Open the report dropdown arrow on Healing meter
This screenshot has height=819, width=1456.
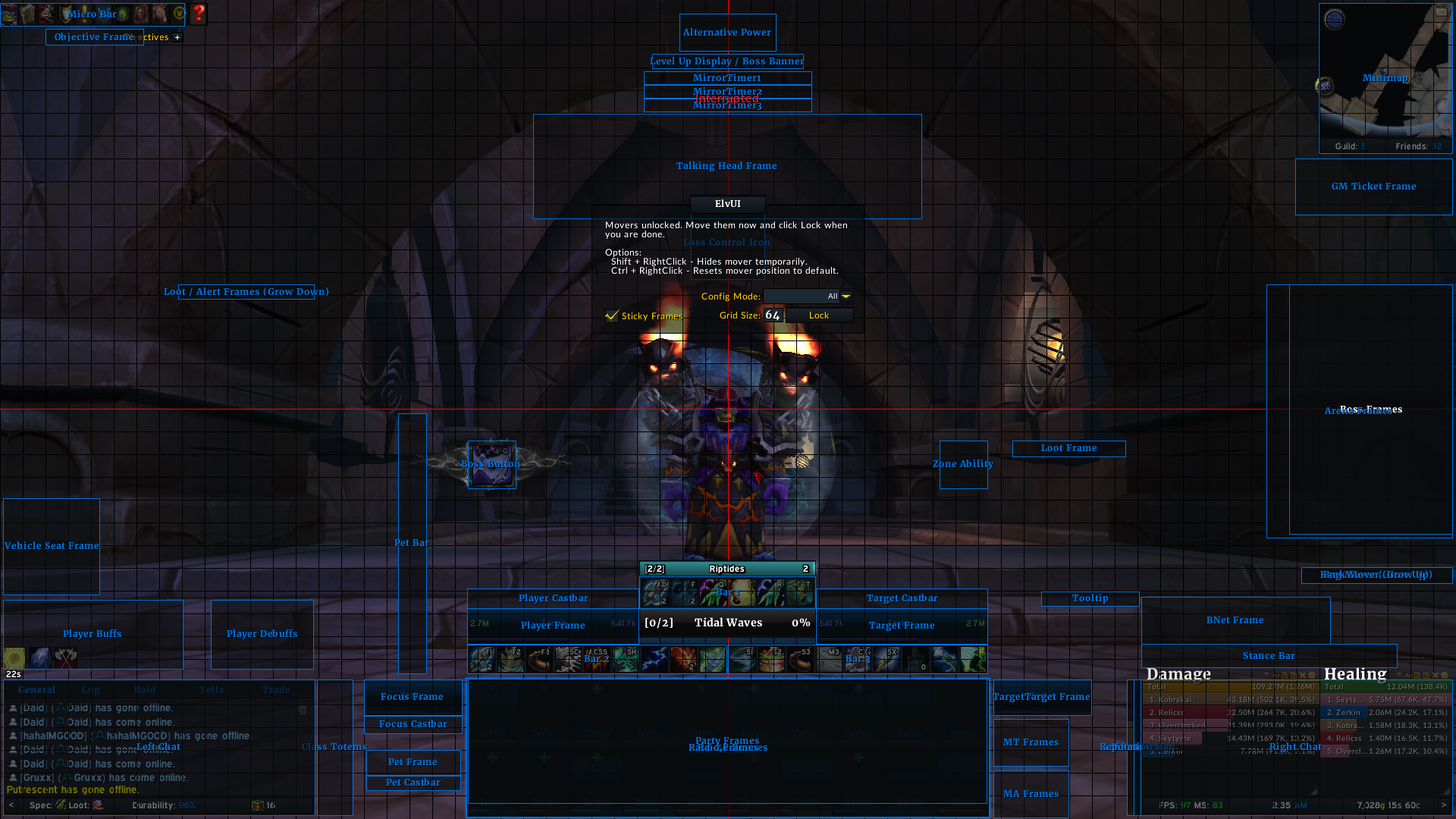(x=1400, y=674)
